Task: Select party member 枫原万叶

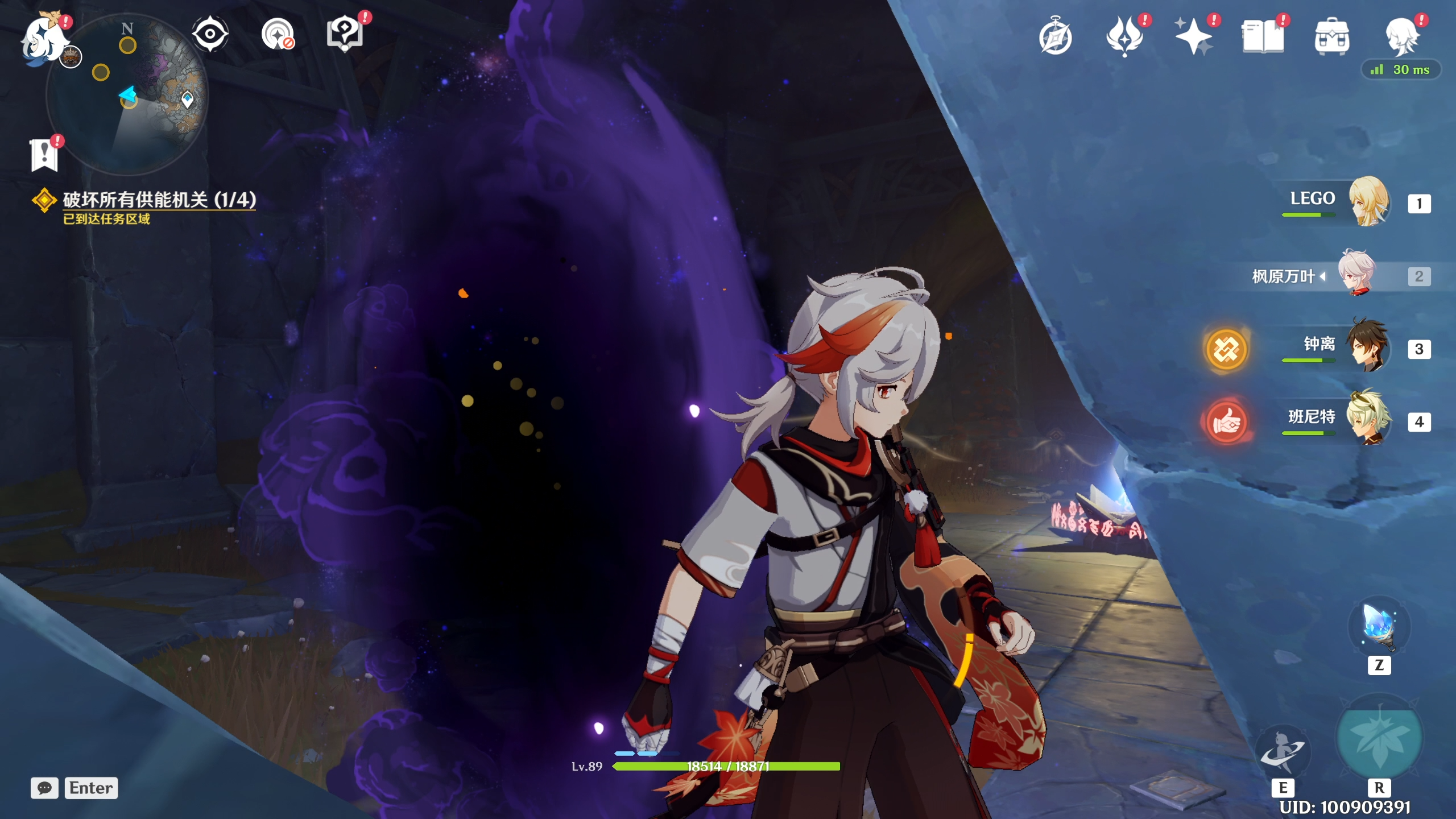Action: [1357, 274]
